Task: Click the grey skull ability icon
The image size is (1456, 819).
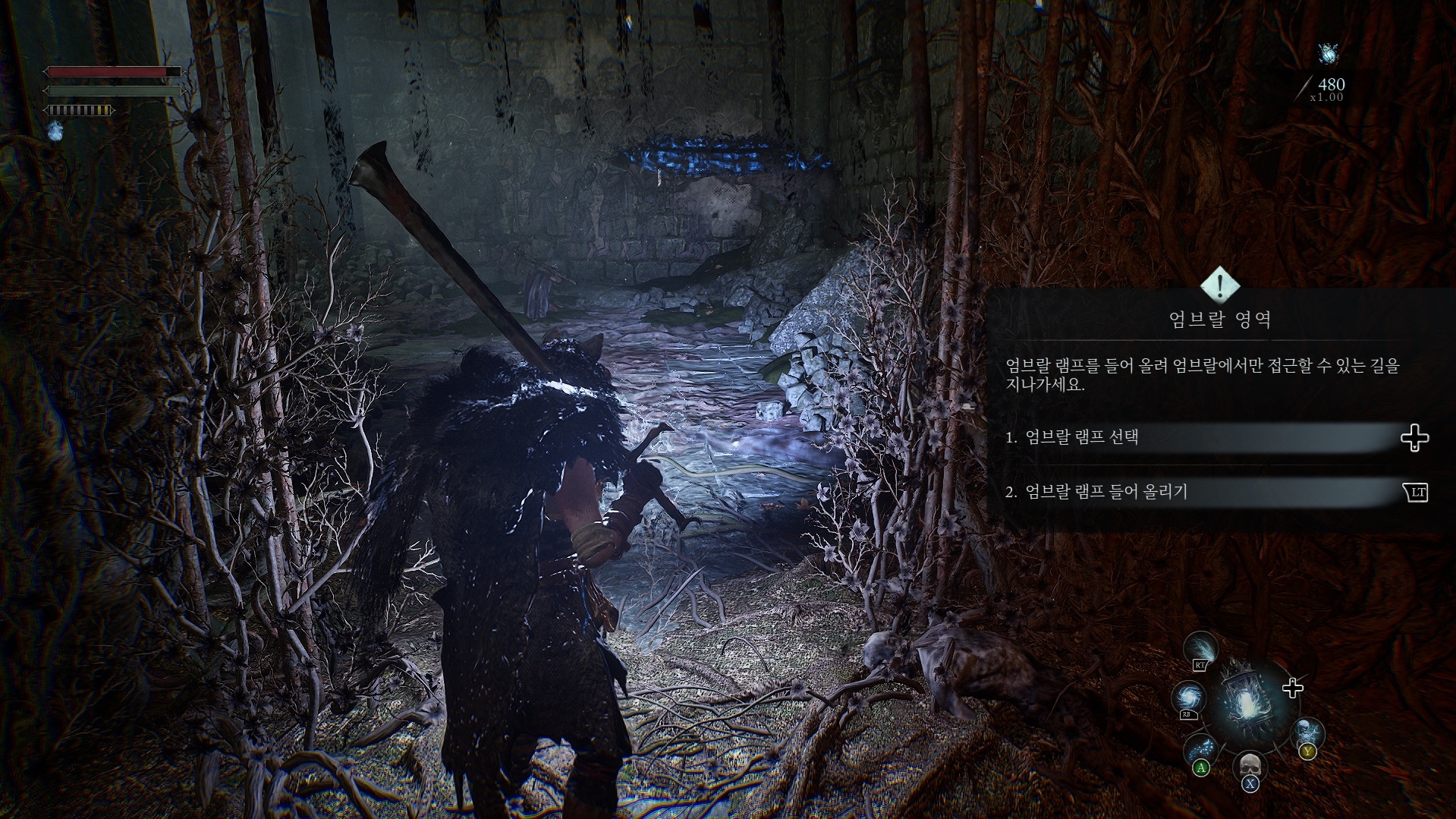Action: click(1249, 767)
